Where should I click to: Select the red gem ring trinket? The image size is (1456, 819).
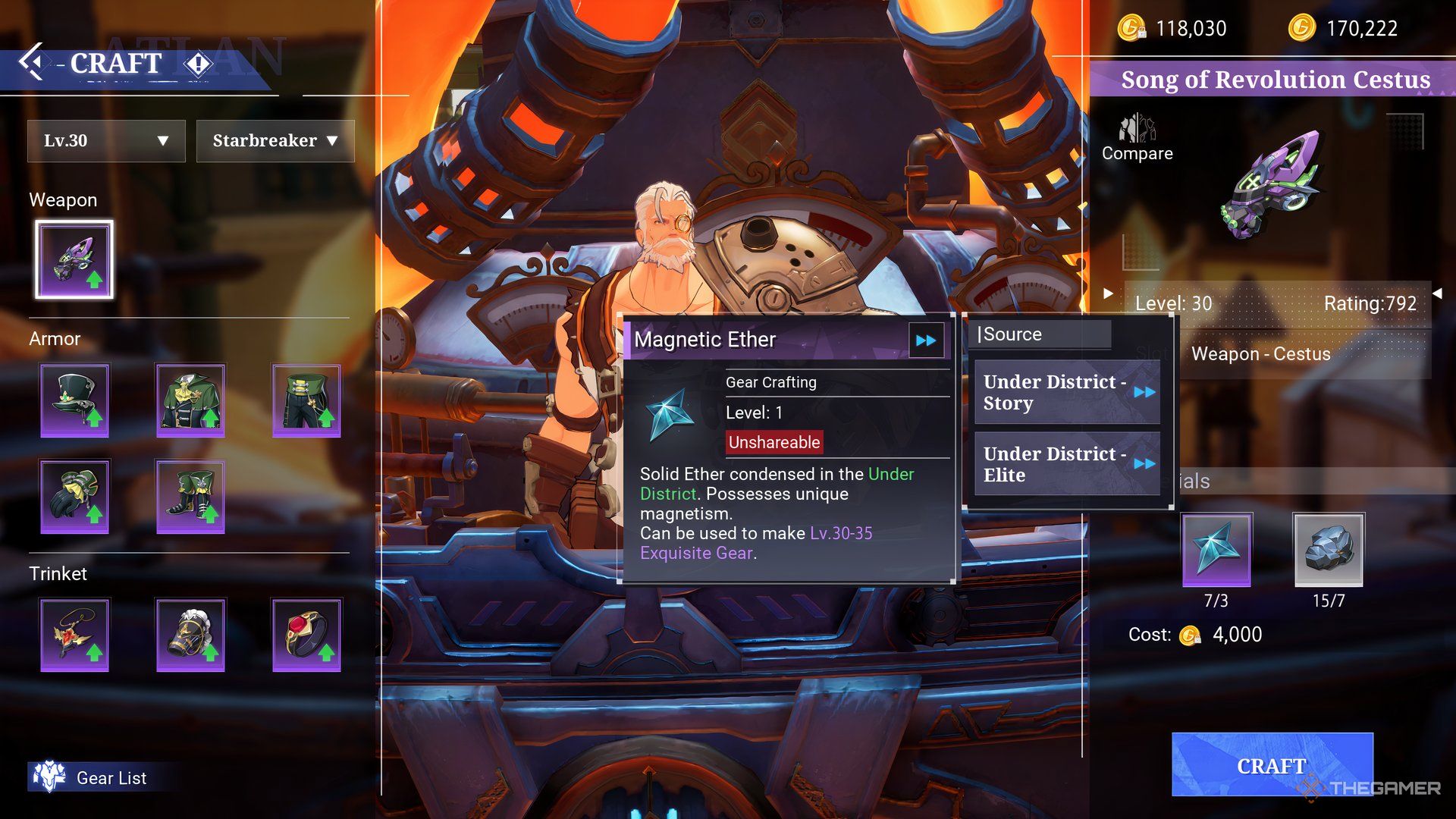306,635
